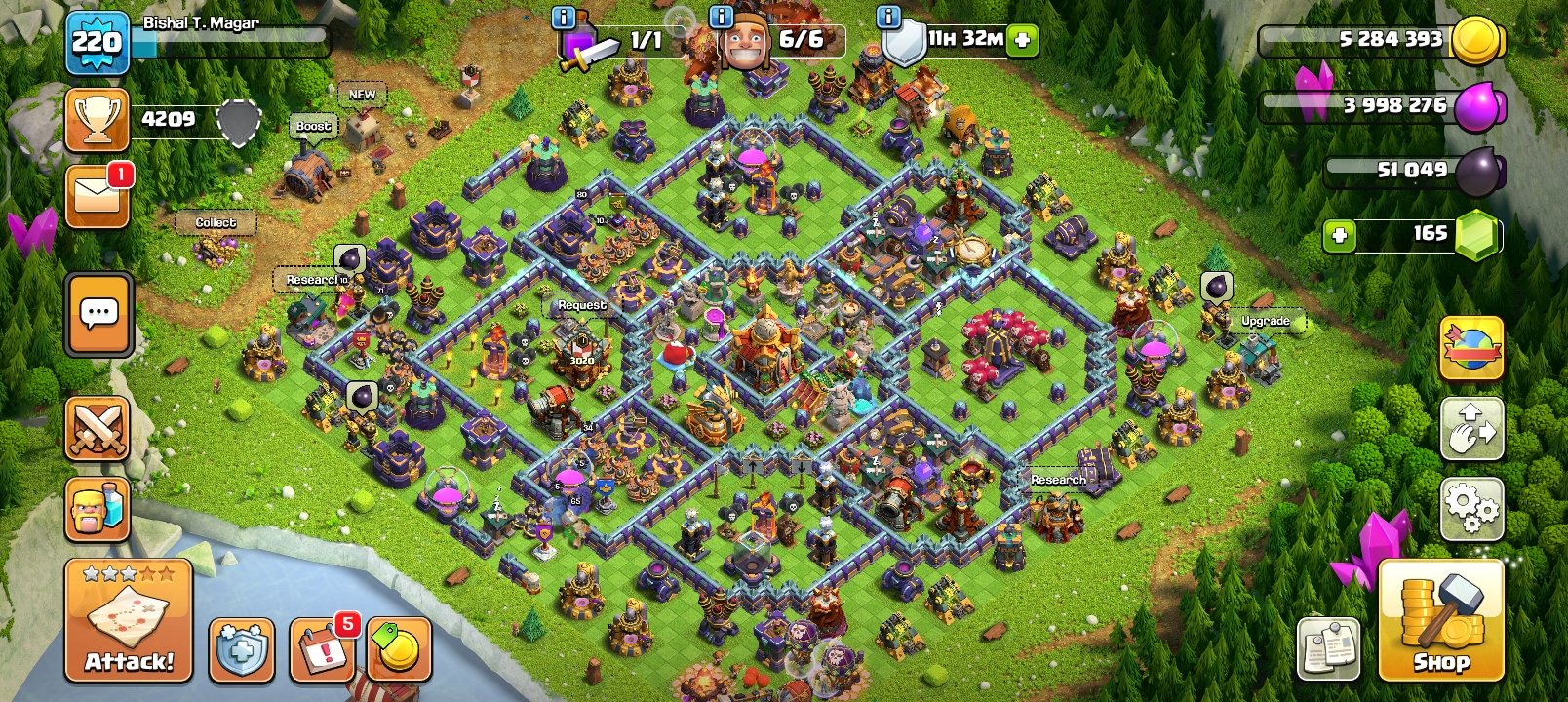Open the in-game mail envelope

(x=97, y=192)
